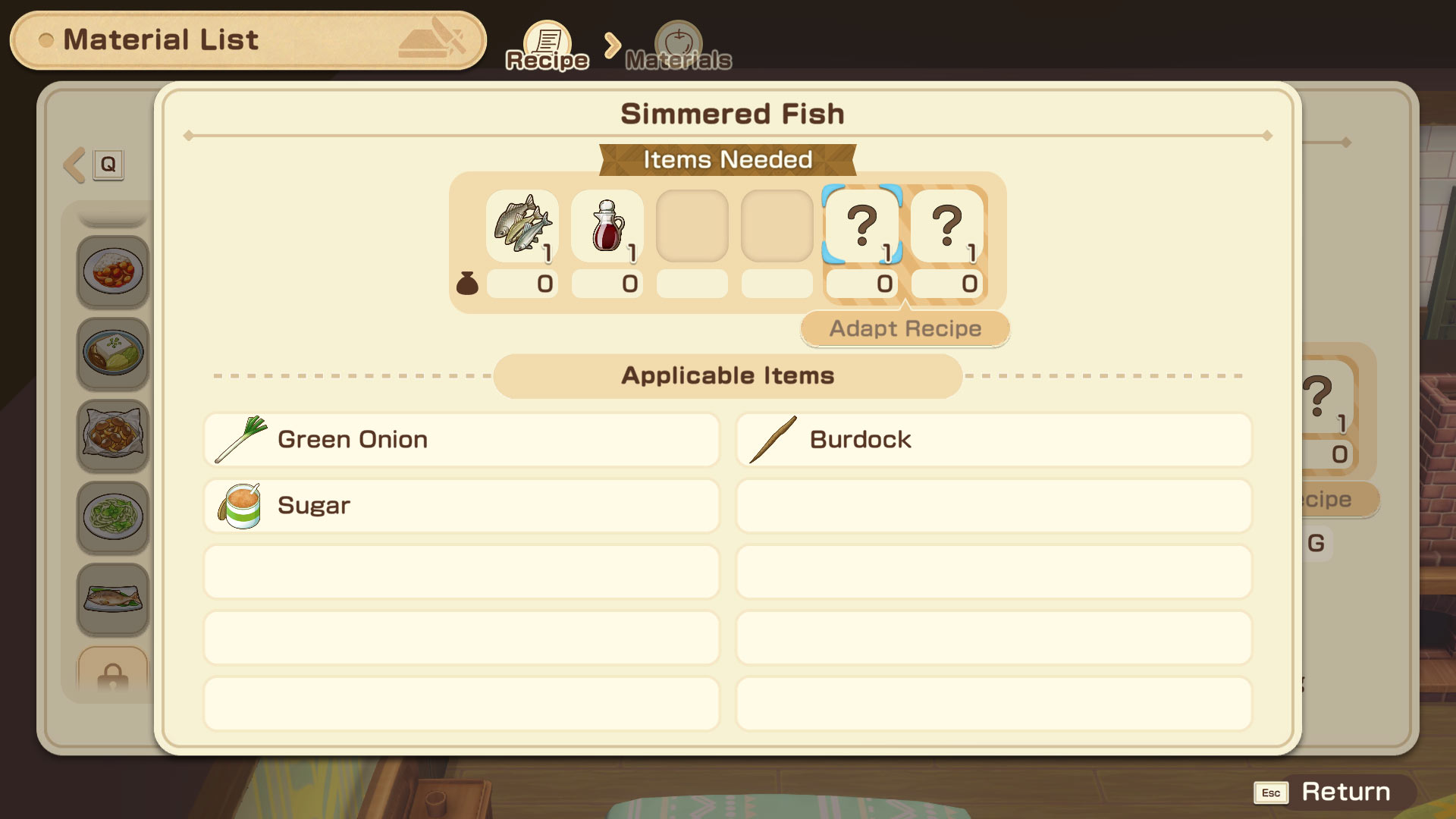Select the red vinegar bottle slot
The width and height of the screenshot is (1456, 819).
tap(607, 226)
